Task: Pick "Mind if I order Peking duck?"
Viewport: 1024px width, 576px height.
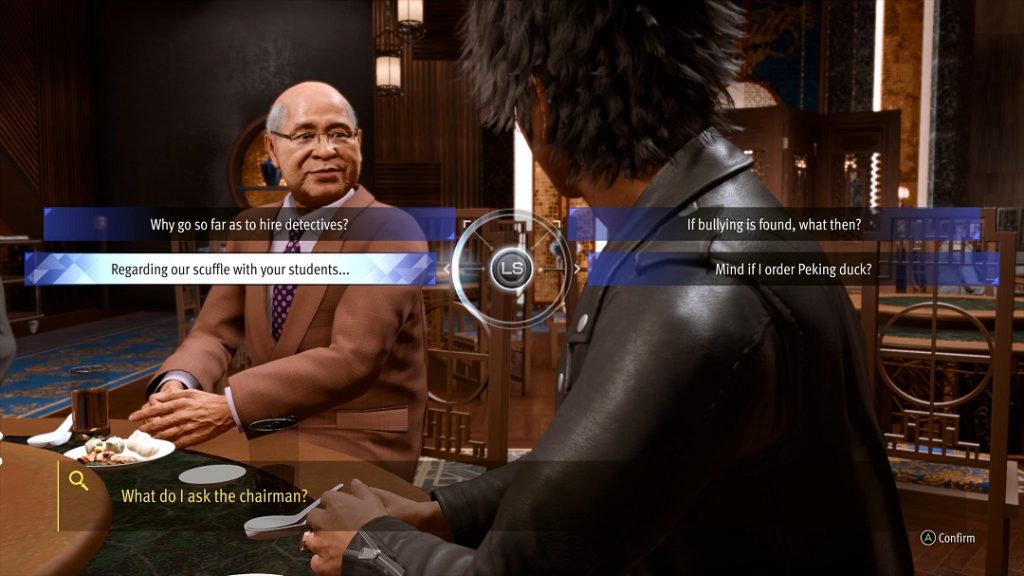Action: [793, 269]
